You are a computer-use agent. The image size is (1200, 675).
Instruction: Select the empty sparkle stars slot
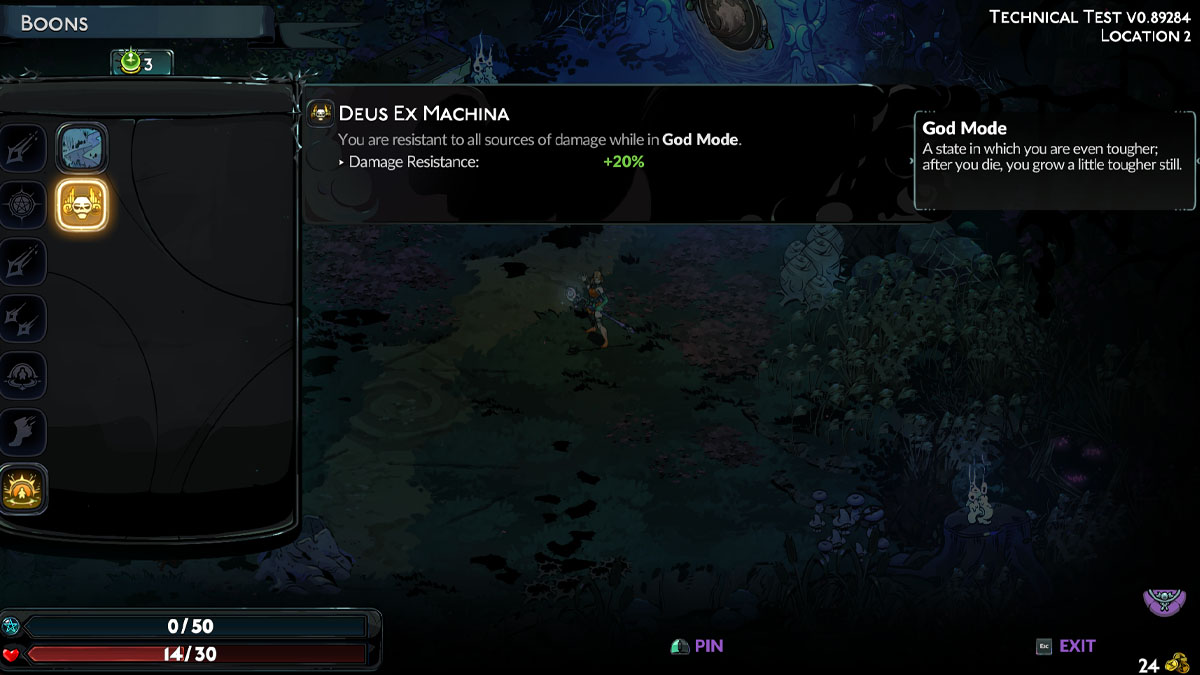[20, 318]
